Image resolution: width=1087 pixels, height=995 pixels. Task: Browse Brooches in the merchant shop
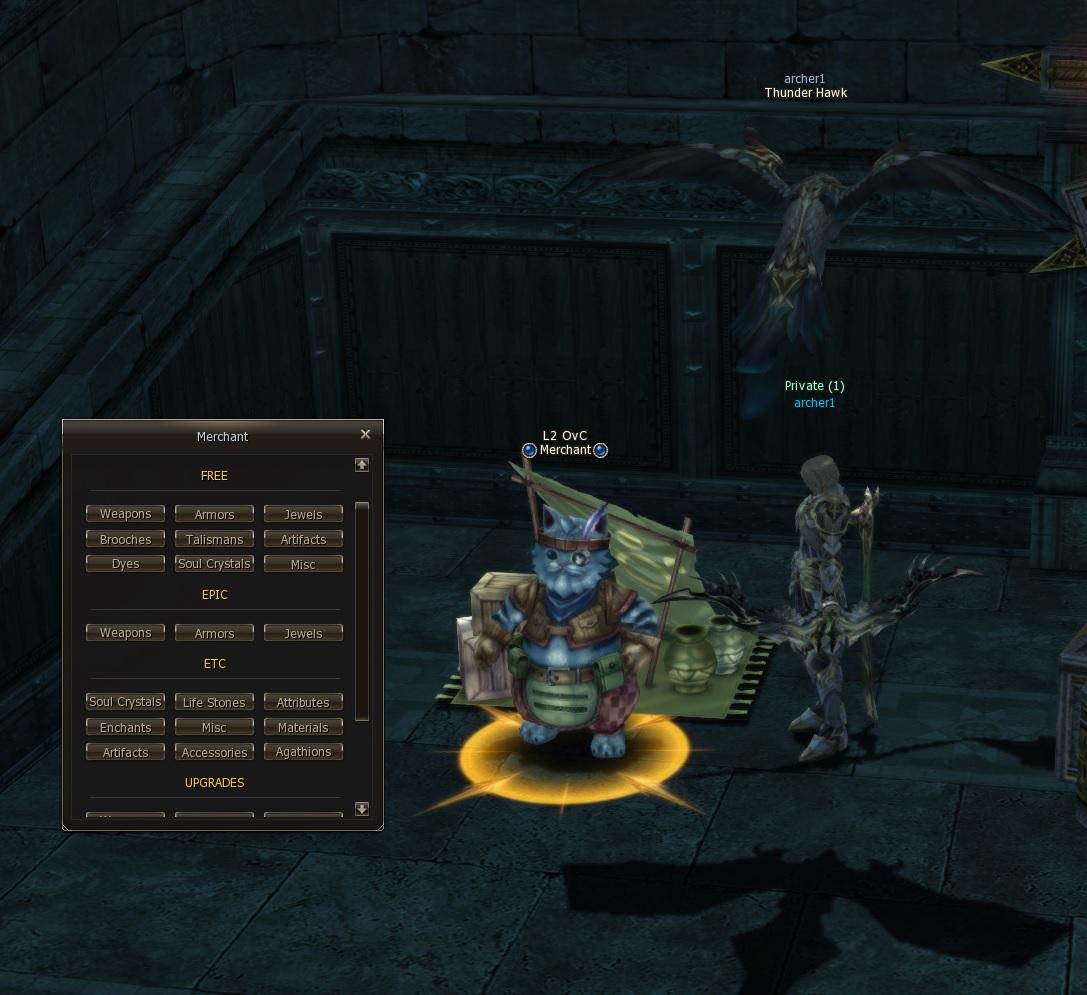(x=125, y=539)
